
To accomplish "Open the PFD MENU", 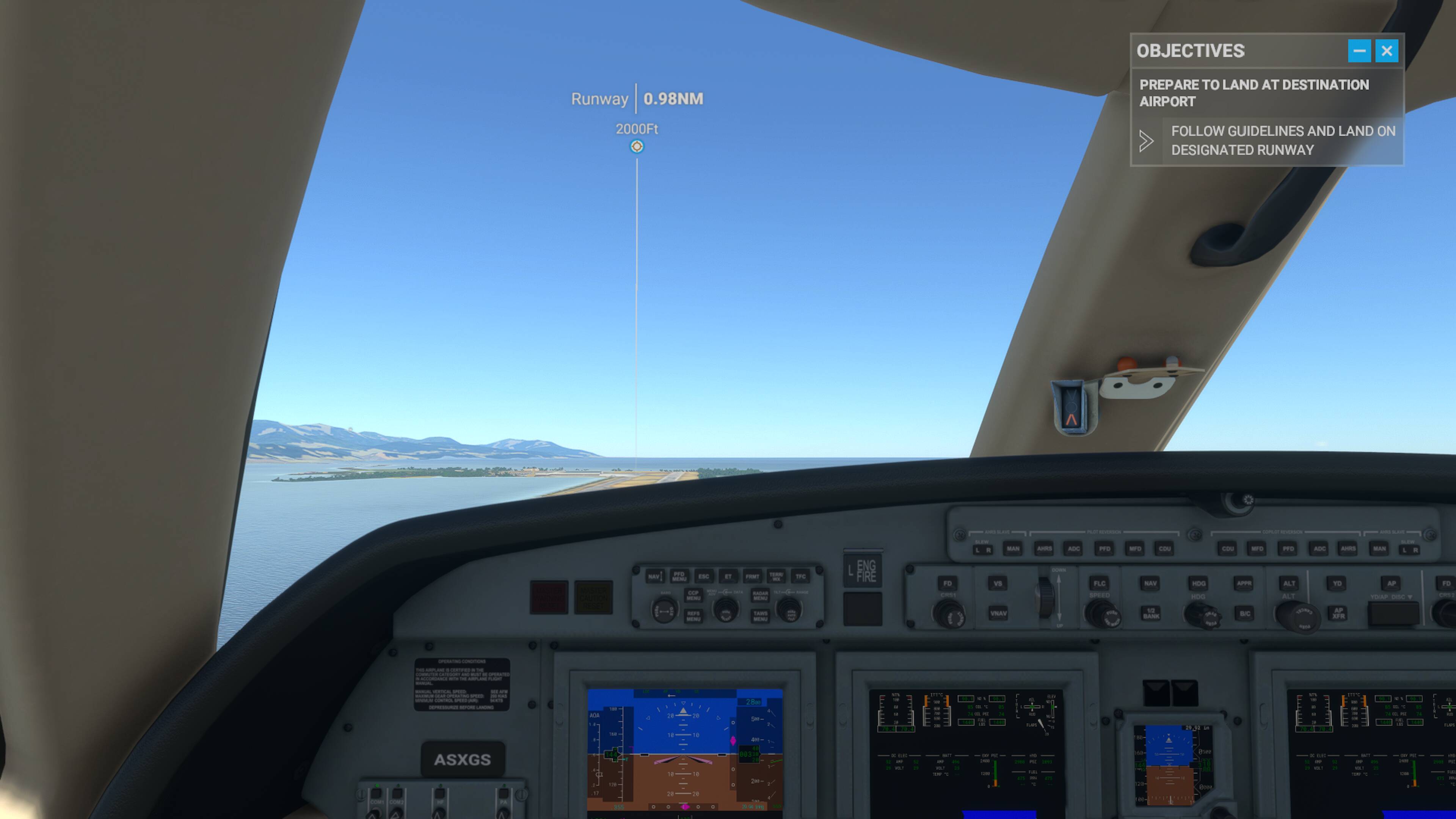I will click(680, 577).
